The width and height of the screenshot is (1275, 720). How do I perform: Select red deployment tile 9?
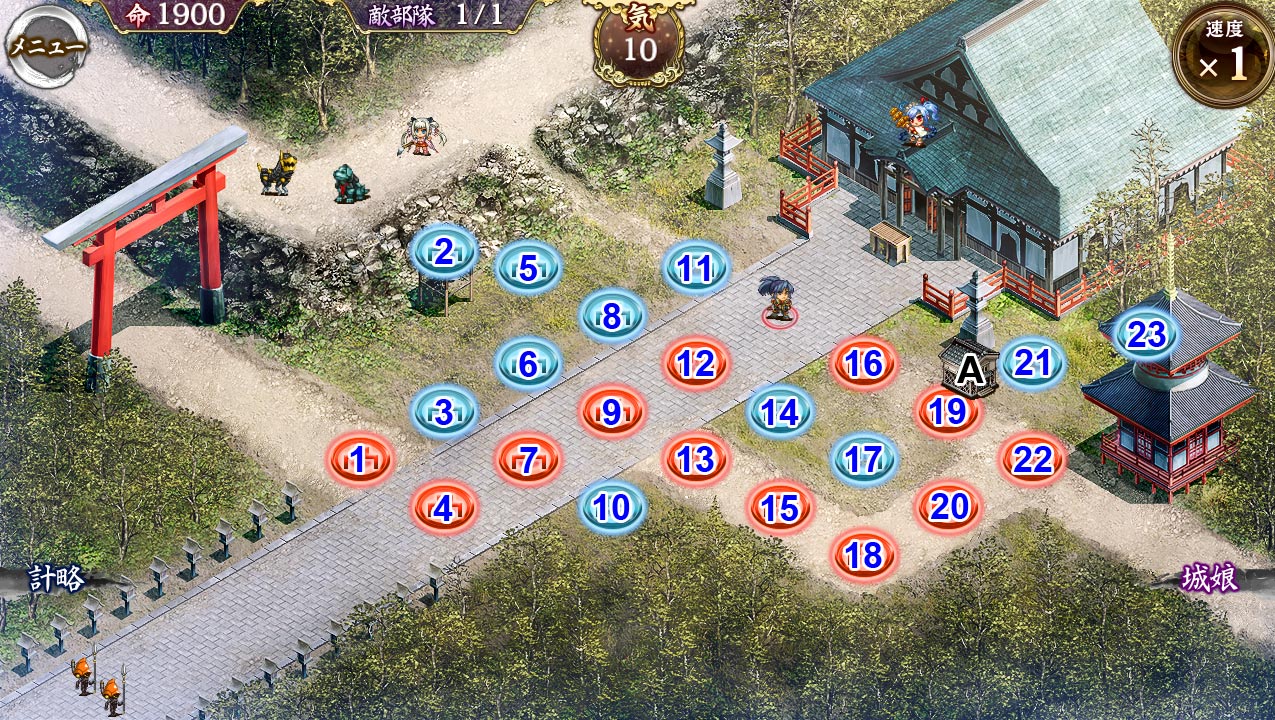612,412
